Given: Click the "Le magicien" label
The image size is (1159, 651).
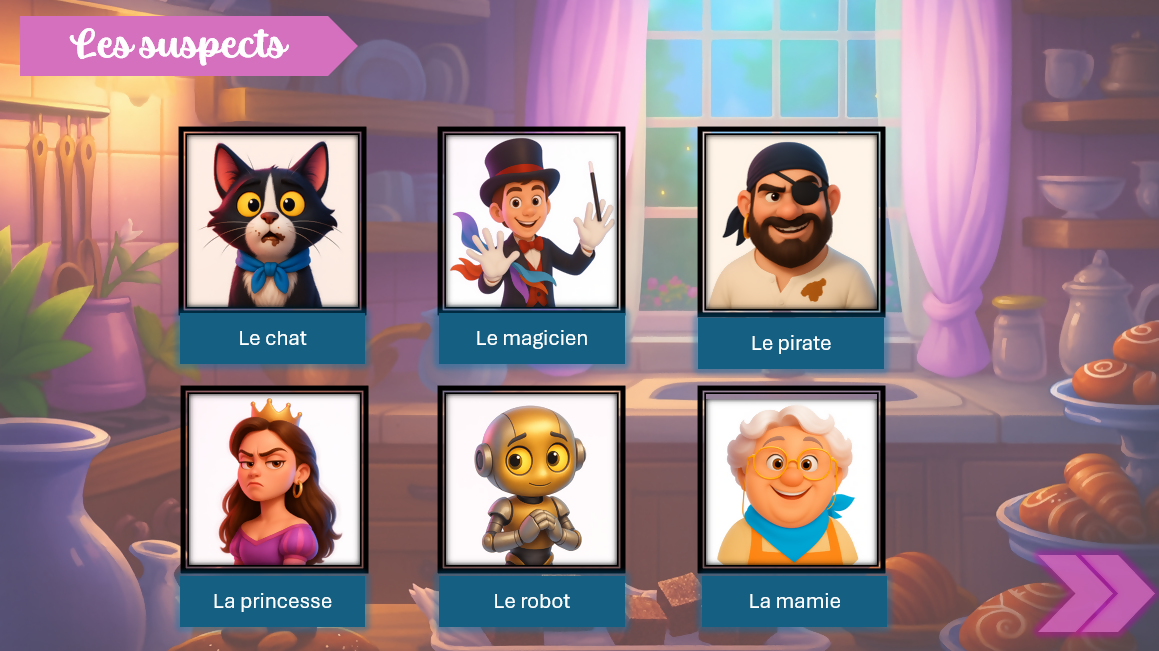Looking at the screenshot, I should pos(532,338).
